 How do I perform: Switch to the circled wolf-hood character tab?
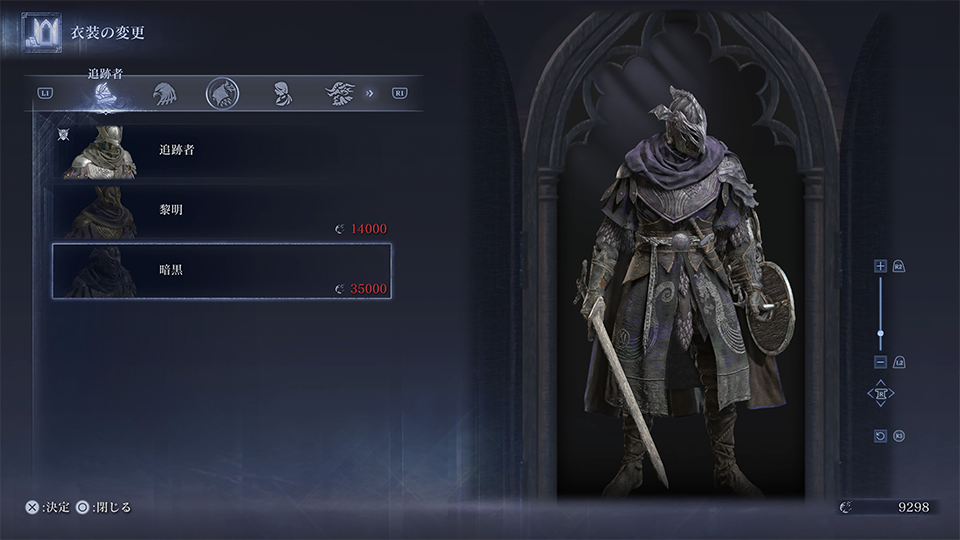click(222, 94)
